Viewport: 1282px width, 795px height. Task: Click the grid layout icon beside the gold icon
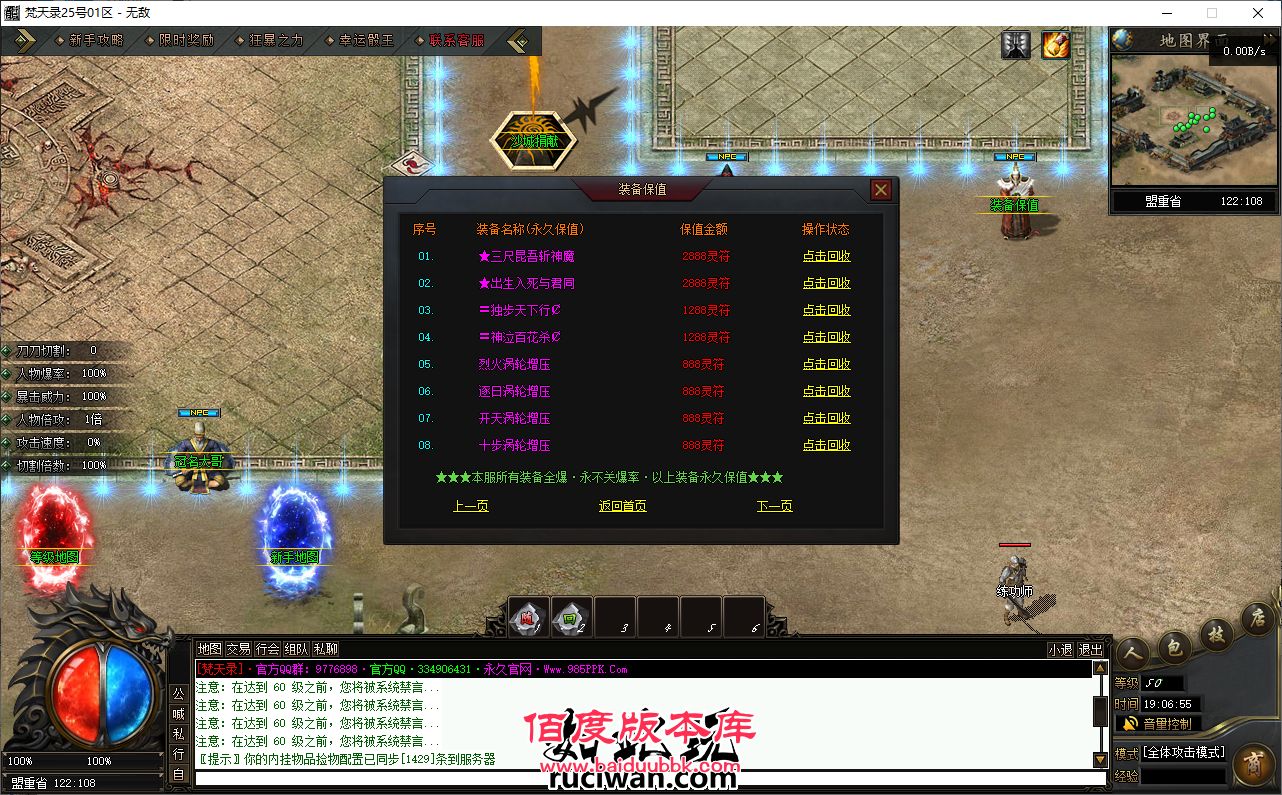[x=1015, y=44]
